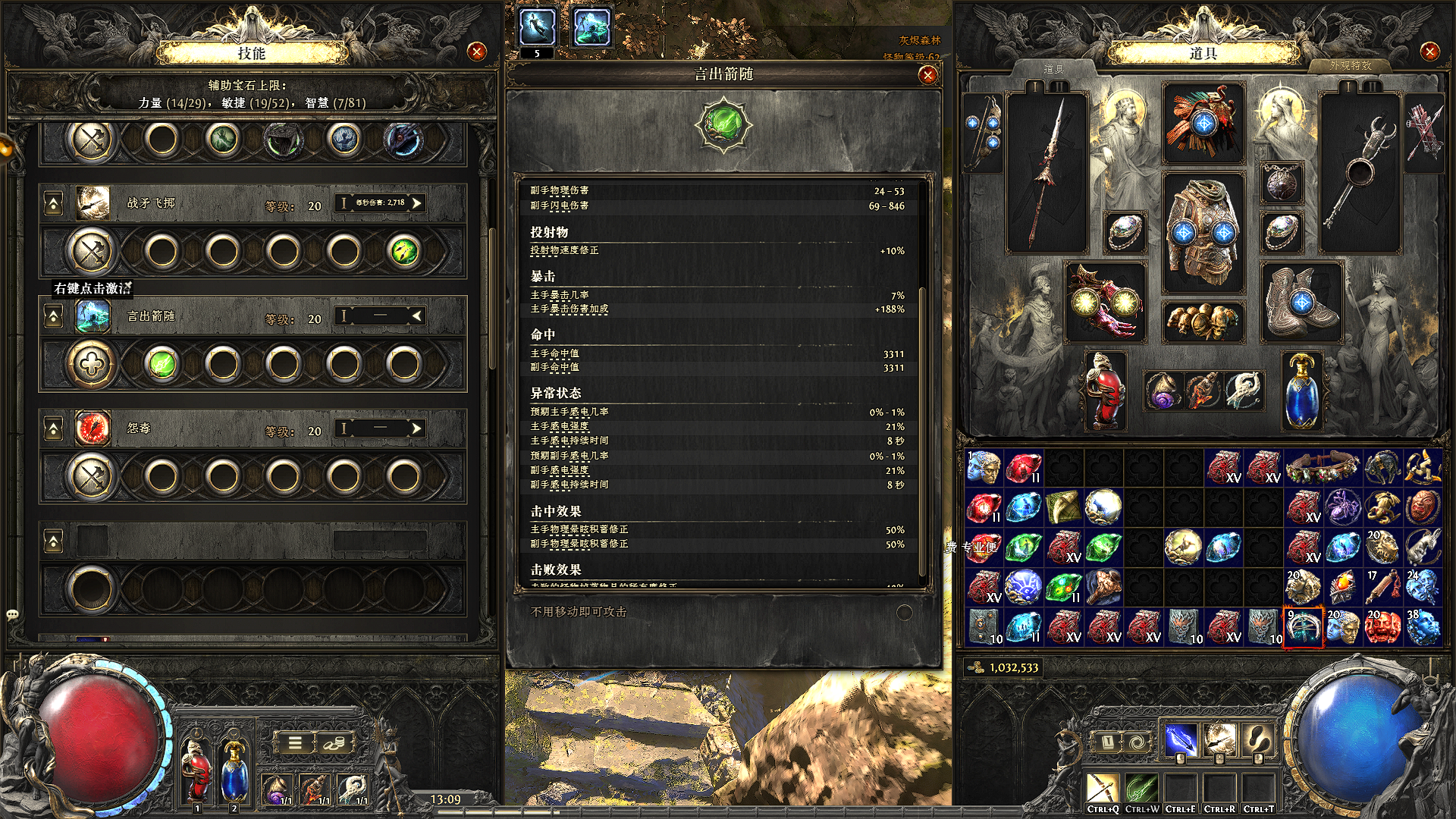Image resolution: width=1456 pixels, height=819 pixels.
Task: Toggle the 不用移动即可攻击 option
Action: coord(904,613)
